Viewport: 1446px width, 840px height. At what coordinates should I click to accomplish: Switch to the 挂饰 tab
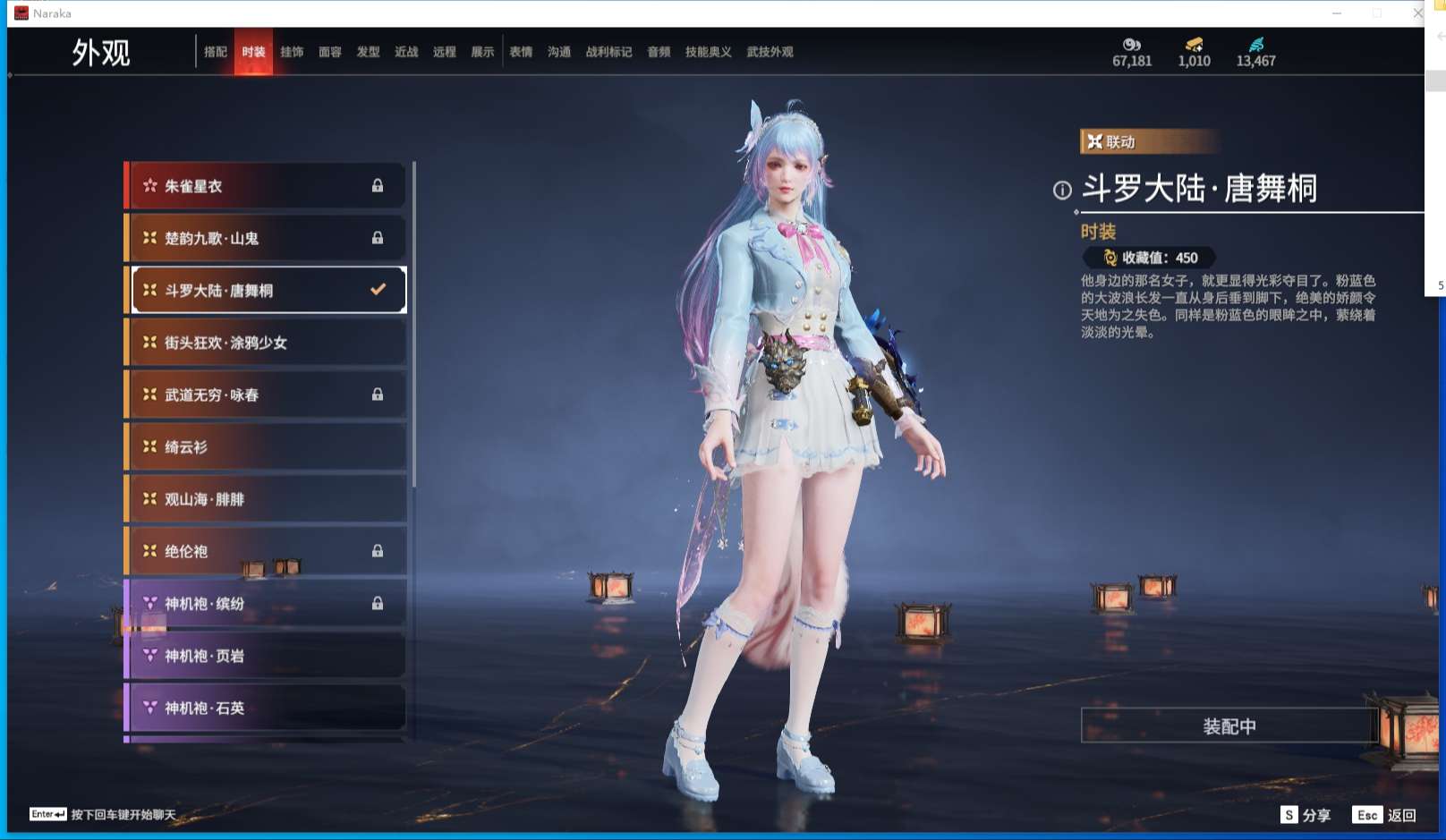293,51
